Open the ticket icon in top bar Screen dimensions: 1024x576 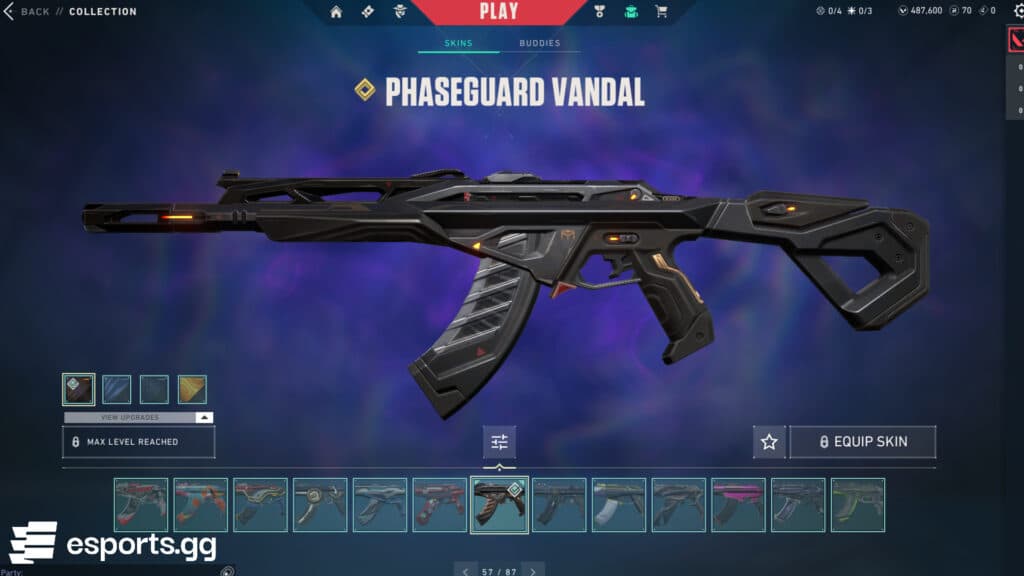366,12
